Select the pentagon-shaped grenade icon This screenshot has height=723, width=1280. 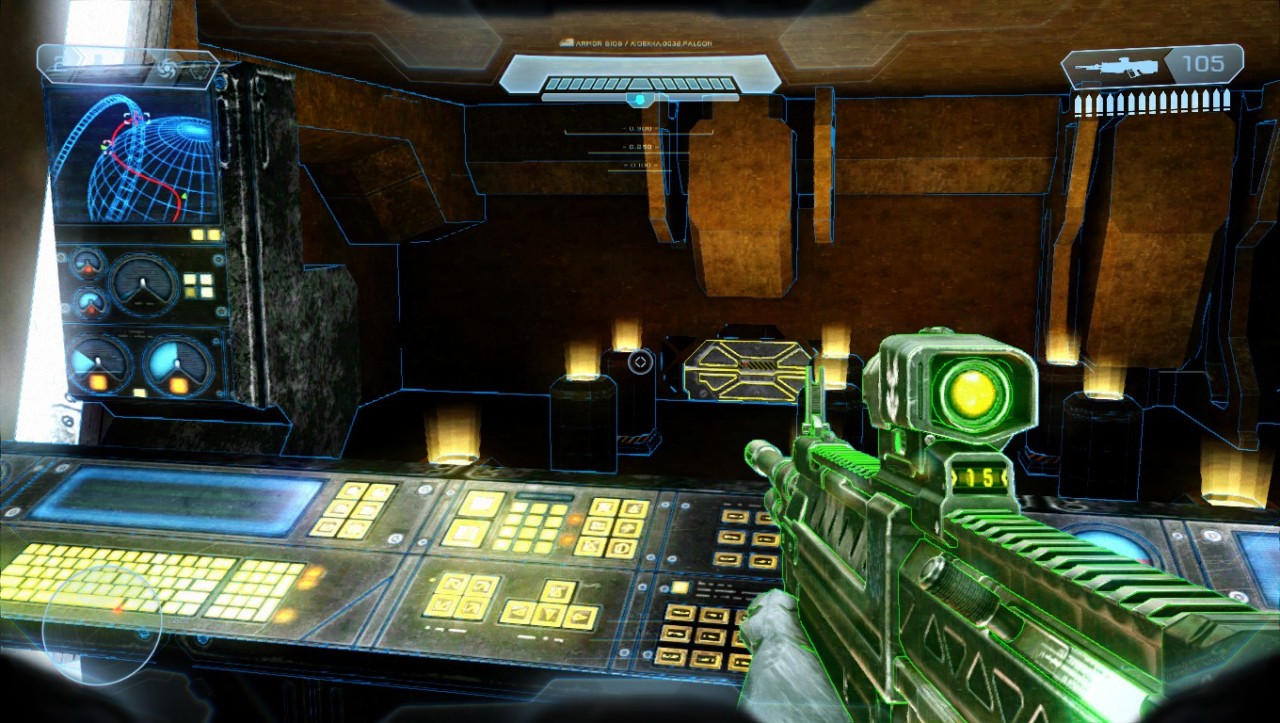click(x=200, y=69)
